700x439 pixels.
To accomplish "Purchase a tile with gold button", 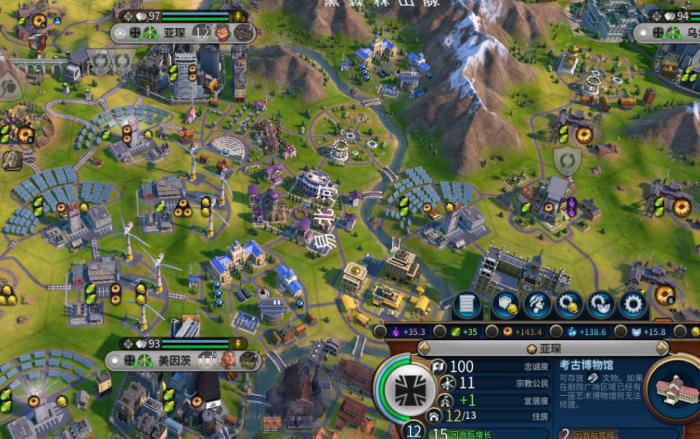I will click(x=505, y=305).
